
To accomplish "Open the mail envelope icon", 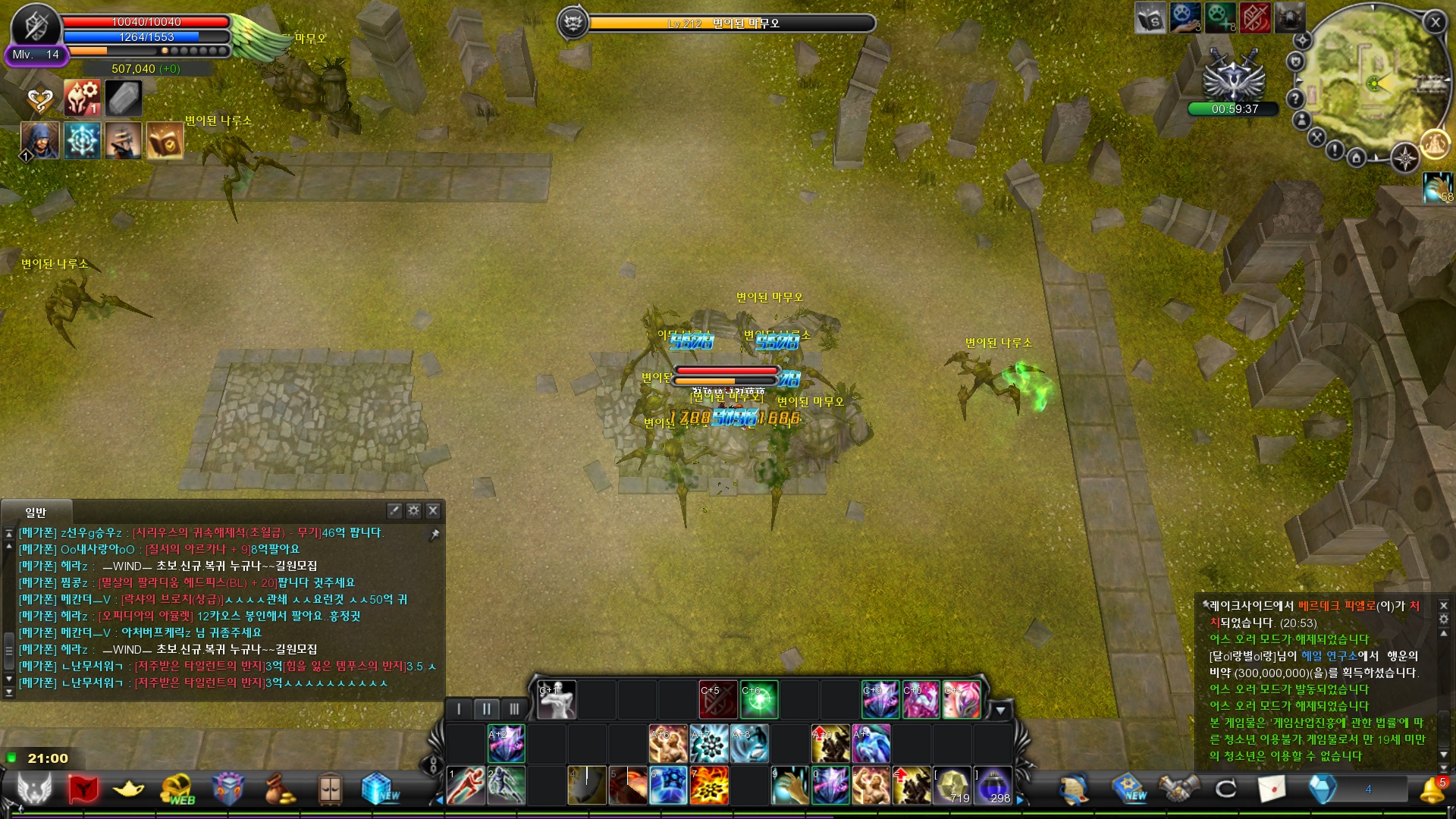I will tap(1273, 790).
